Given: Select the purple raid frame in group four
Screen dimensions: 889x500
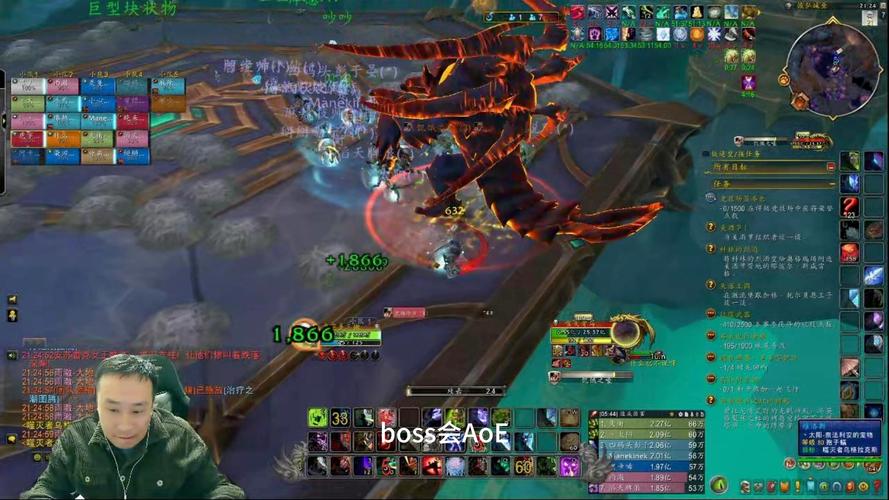Looking at the screenshot, I should pyautogui.click(x=132, y=102).
